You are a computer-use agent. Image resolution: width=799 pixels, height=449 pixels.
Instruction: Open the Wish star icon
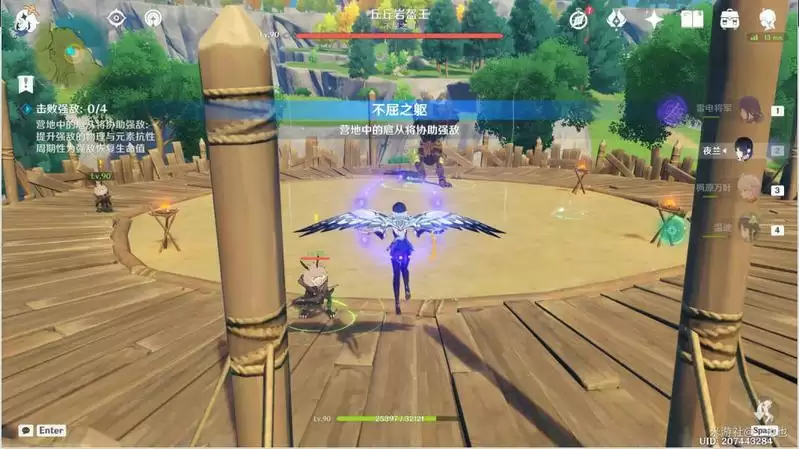(x=654, y=18)
